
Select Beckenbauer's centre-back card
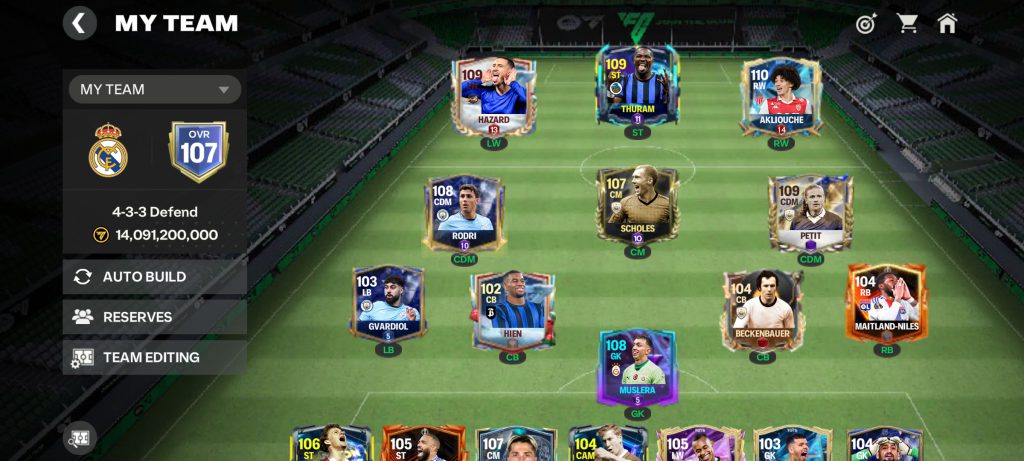click(x=763, y=310)
